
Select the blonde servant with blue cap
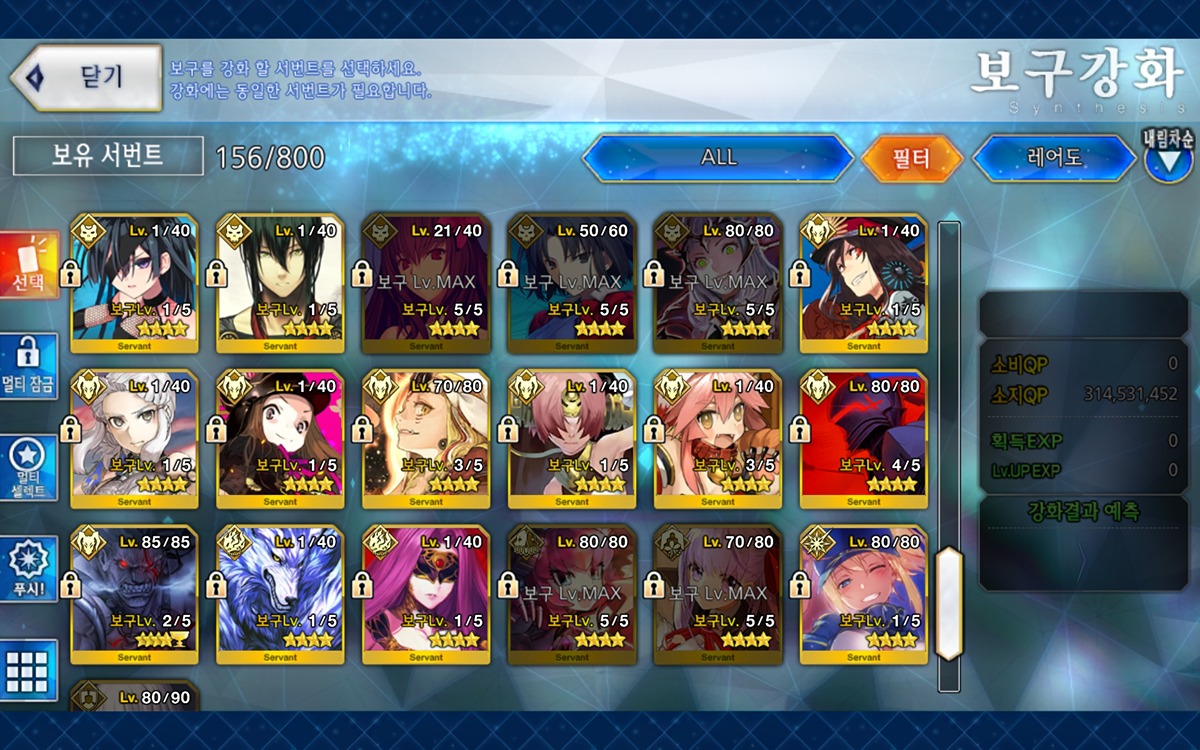point(864,594)
